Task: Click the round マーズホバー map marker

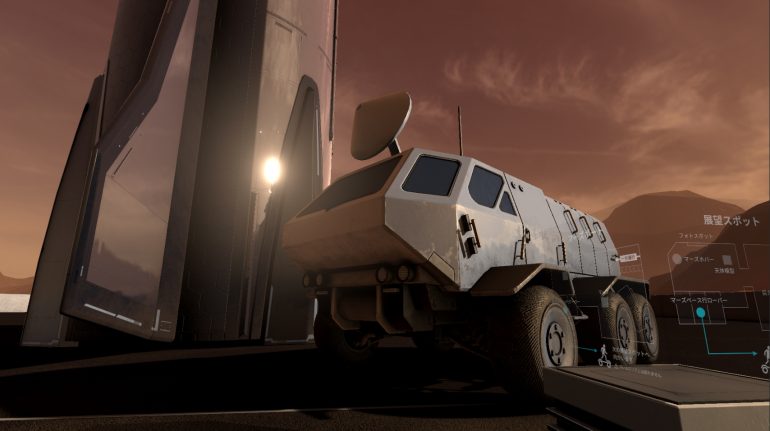Action: (677, 259)
